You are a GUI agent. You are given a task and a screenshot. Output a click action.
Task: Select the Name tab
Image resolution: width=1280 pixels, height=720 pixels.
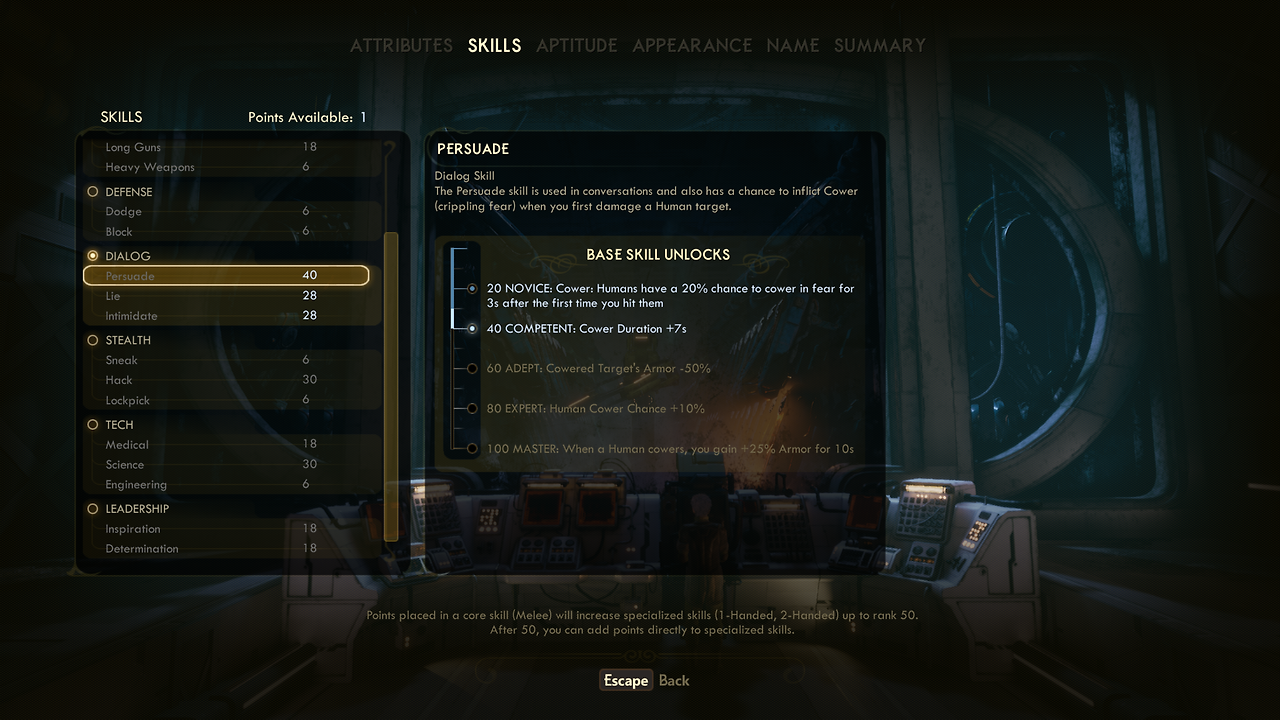tap(792, 46)
